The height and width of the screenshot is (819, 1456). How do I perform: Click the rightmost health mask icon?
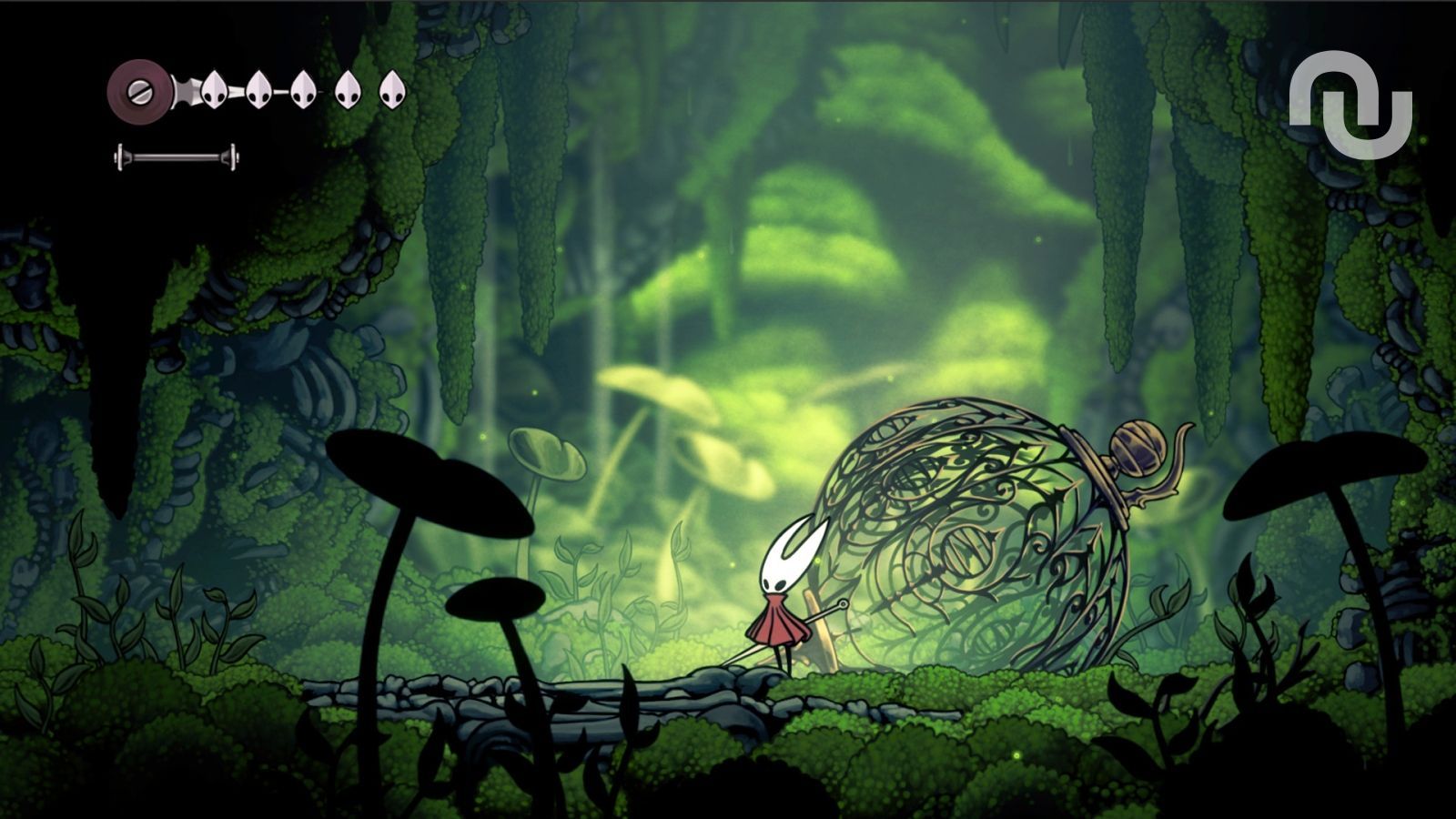pyautogui.click(x=392, y=89)
